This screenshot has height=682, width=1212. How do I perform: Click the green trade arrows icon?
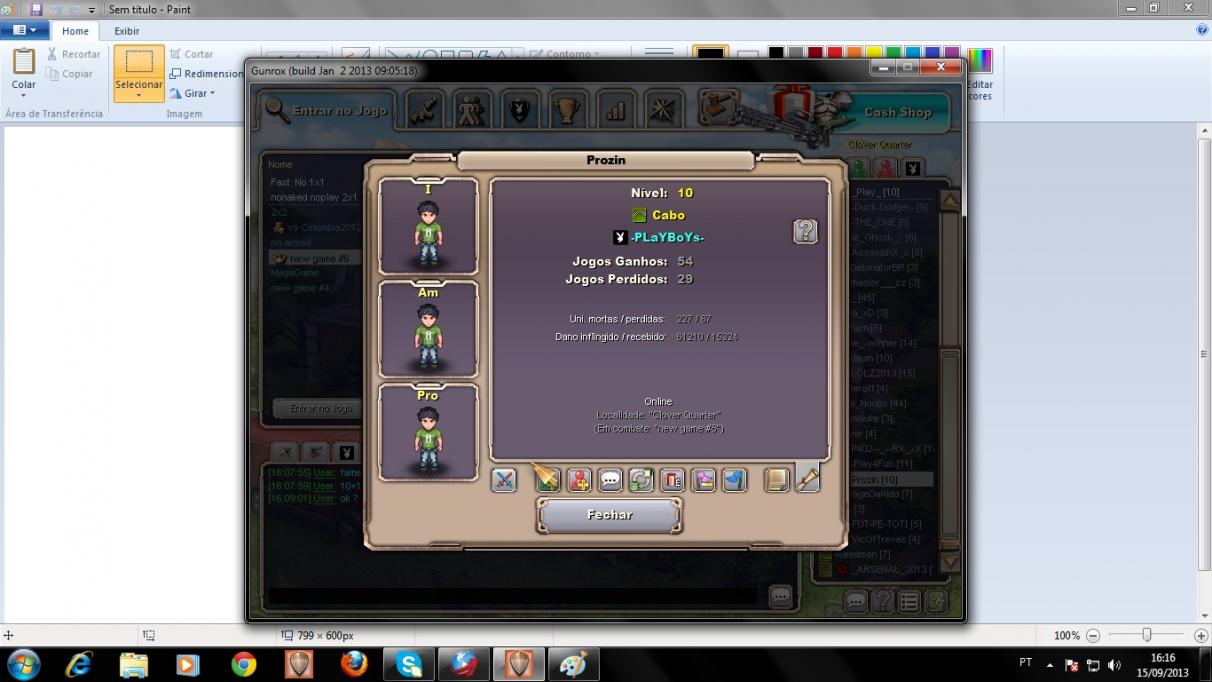point(641,480)
